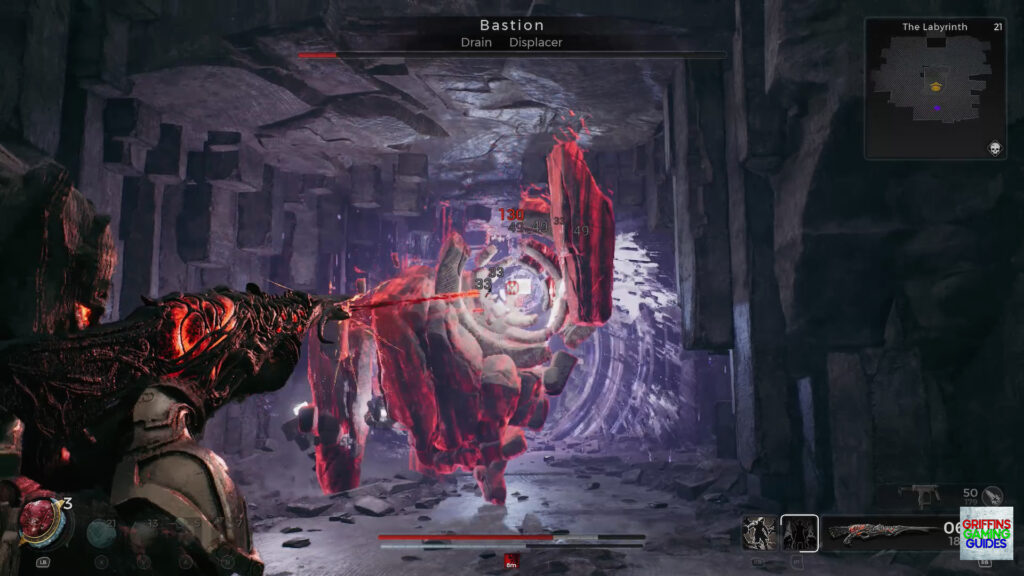Select the purple marker on the minimap
Image resolution: width=1024 pixels, height=576 pixels.
936,107
